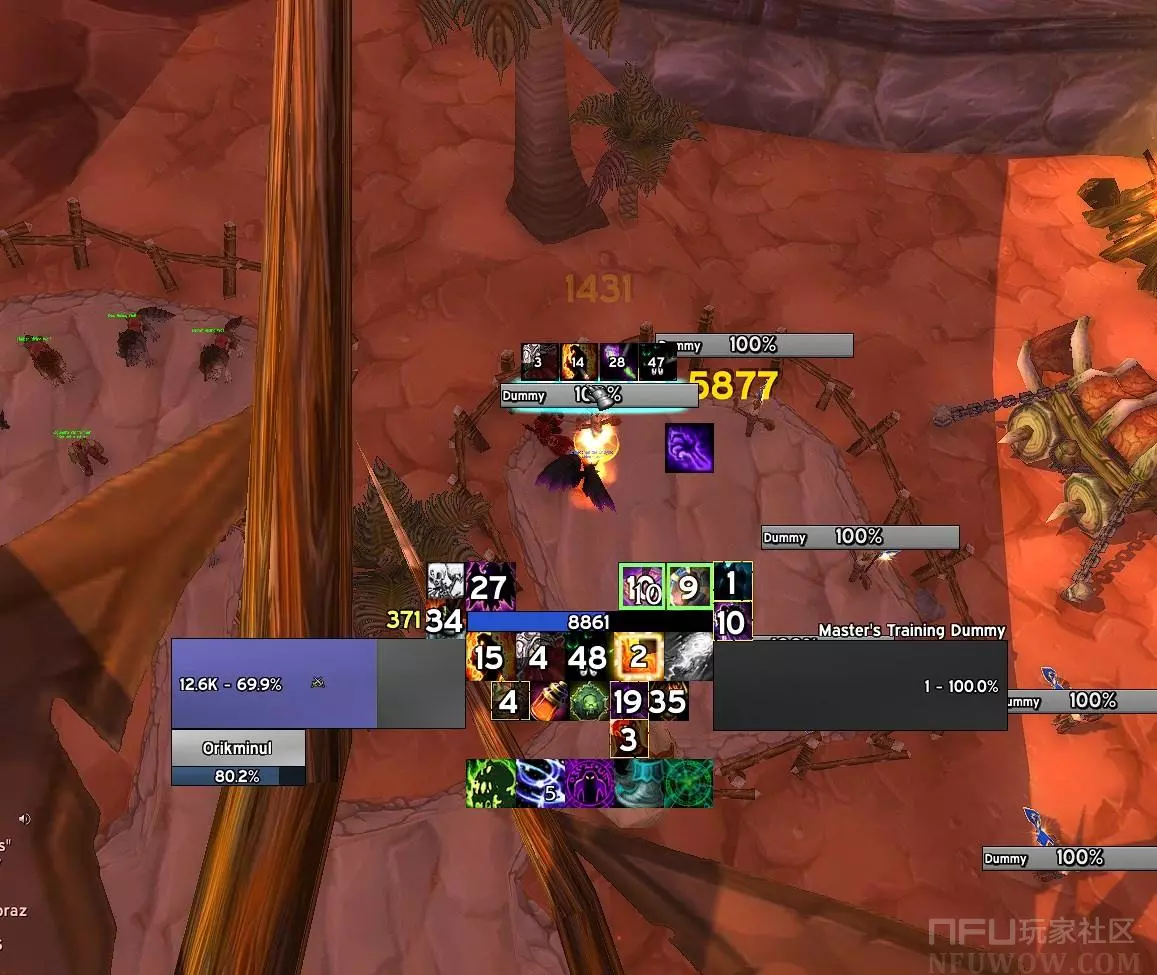Activate the orange potion flask icon
This screenshot has width=1157, height=975.
(x=549, y=701)
